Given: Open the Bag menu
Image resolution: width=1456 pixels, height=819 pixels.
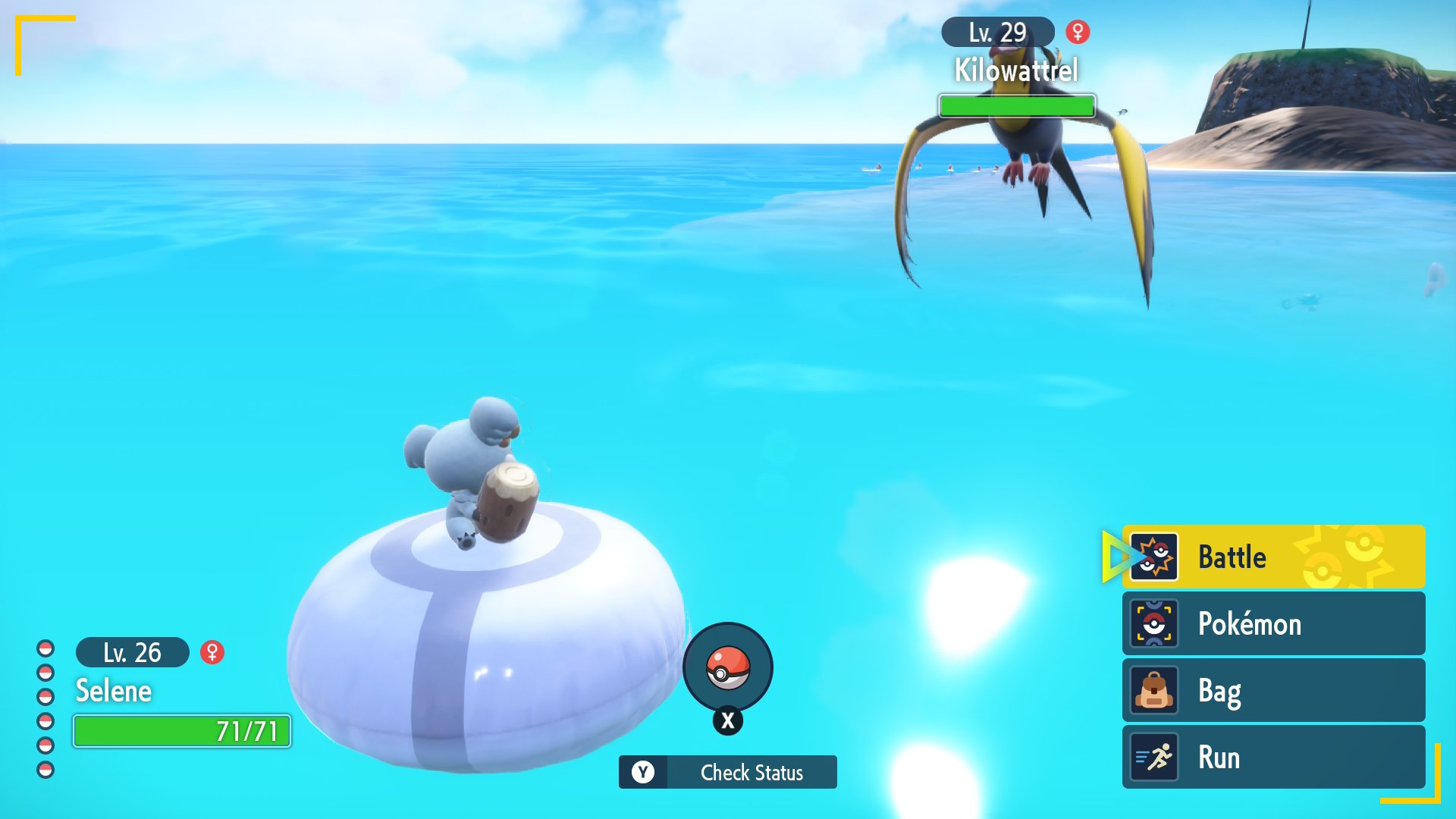Looking at the screenshot, I should tap(1272, 690).
